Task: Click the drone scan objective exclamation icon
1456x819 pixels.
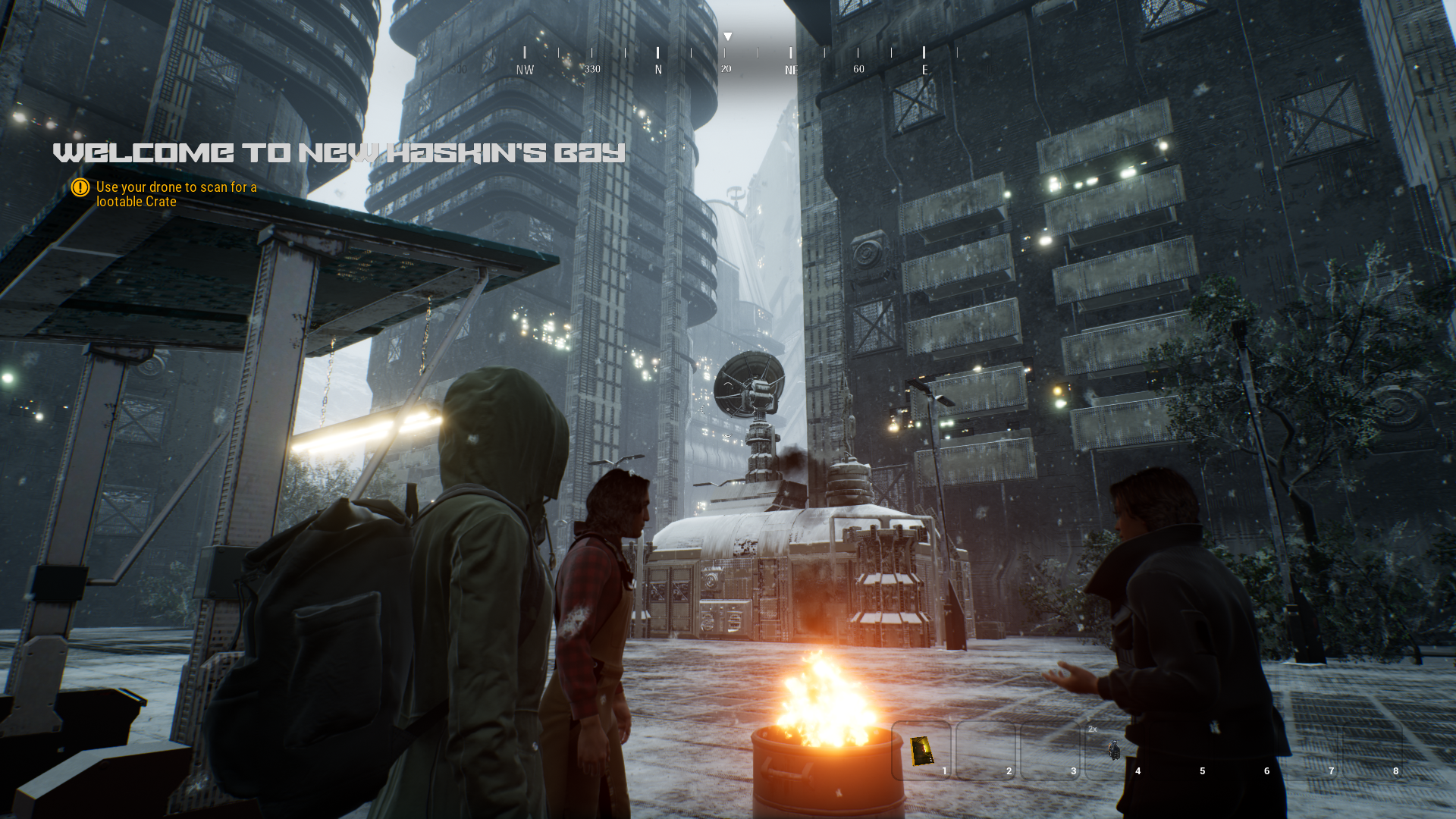Action: pyautogui.click(x=80, y=187)
